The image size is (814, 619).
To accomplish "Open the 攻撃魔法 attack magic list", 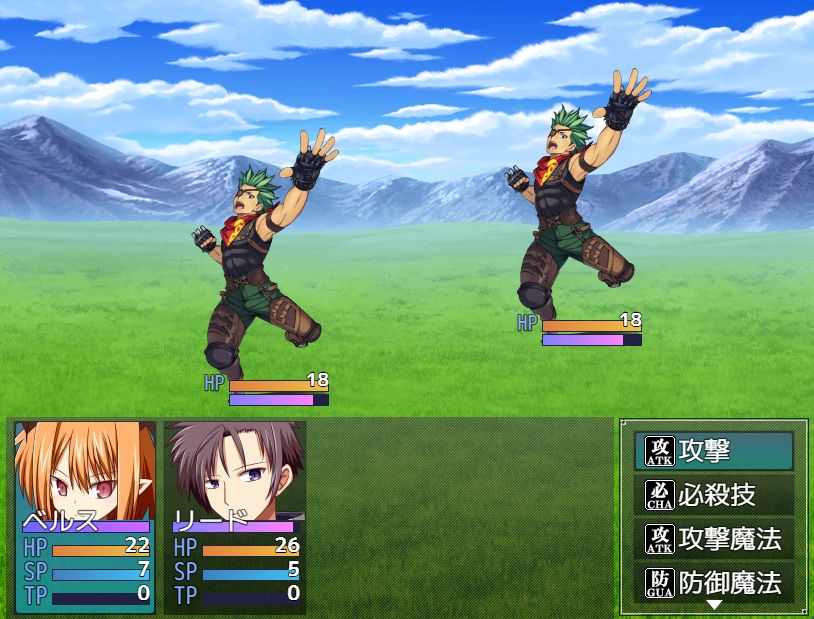I will 713,539.
